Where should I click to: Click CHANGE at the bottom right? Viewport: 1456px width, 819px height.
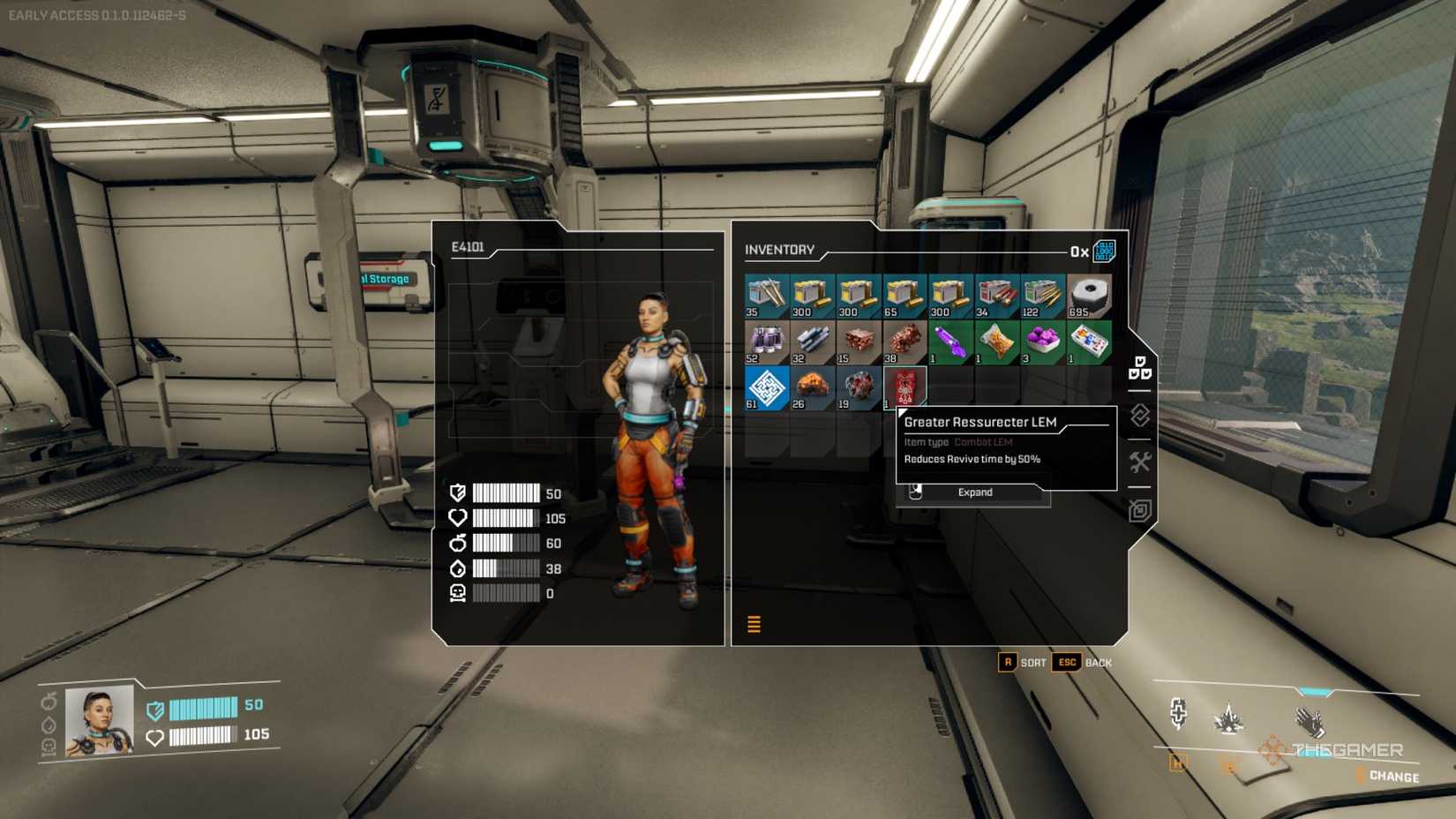click(1394, 777)
